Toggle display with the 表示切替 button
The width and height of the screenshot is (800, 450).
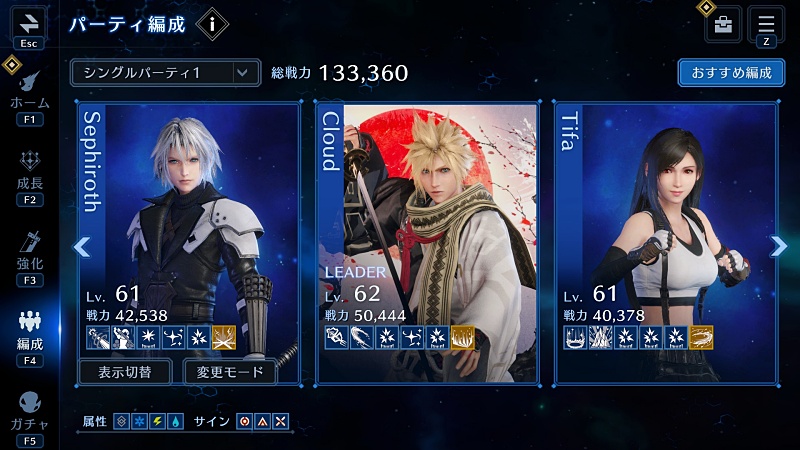[x=127, y=373]
